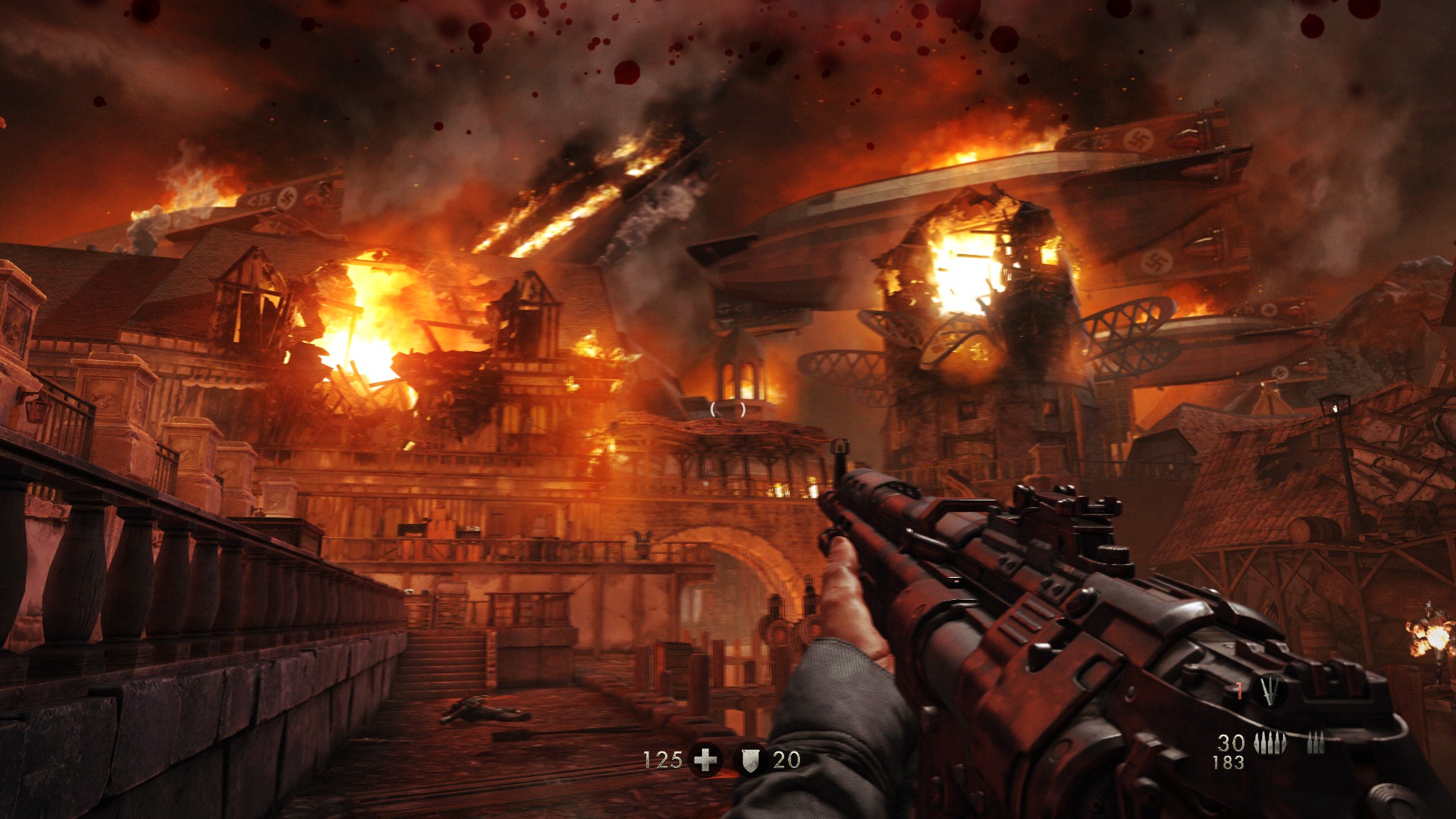Switch to the three-bullet fire mode icon
The image size is (1456, 819).
(1316, 744)
